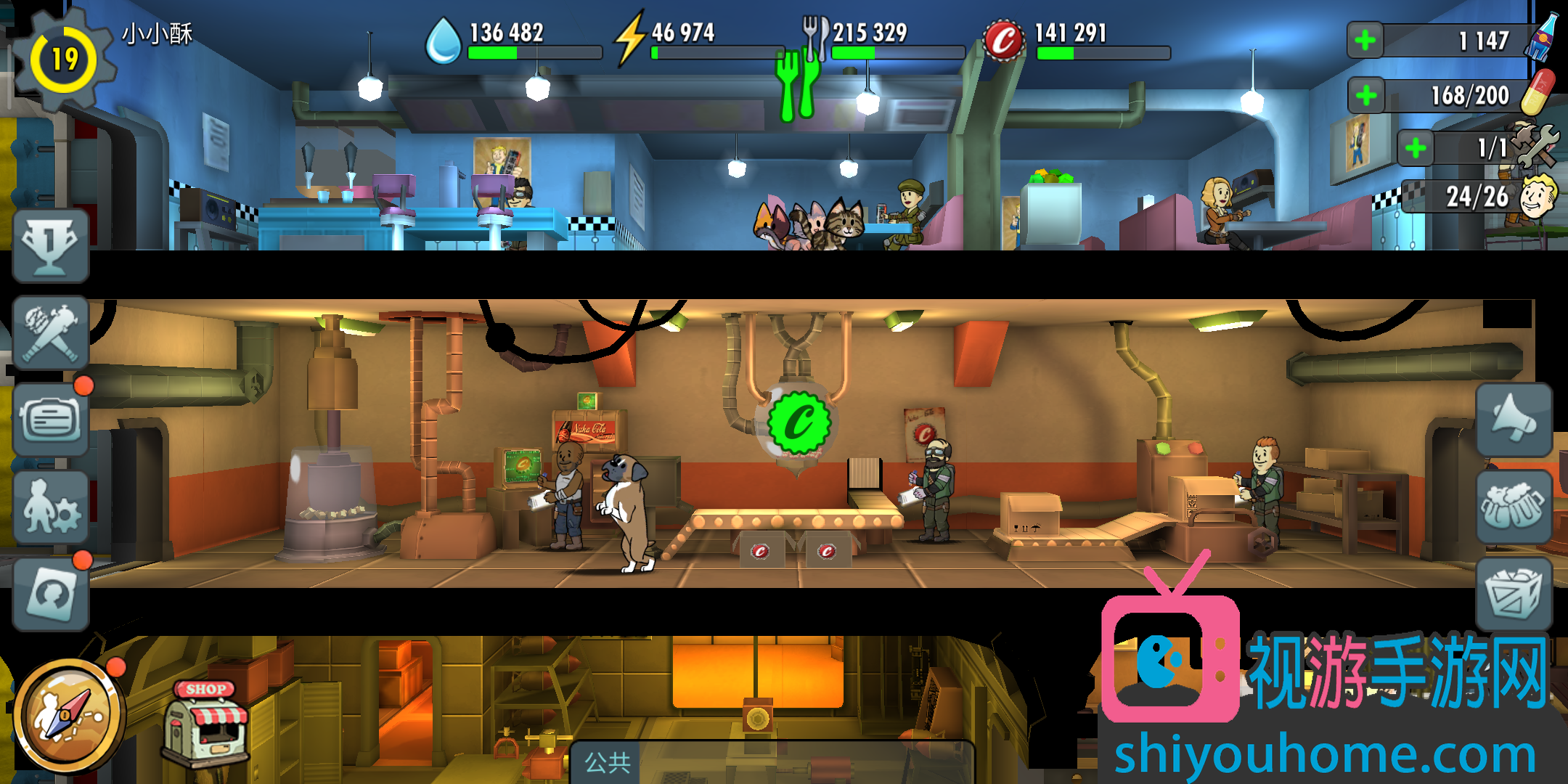Open the 公共 chat tab
The image size is (1568, 784).
click(x=608, y=762)
